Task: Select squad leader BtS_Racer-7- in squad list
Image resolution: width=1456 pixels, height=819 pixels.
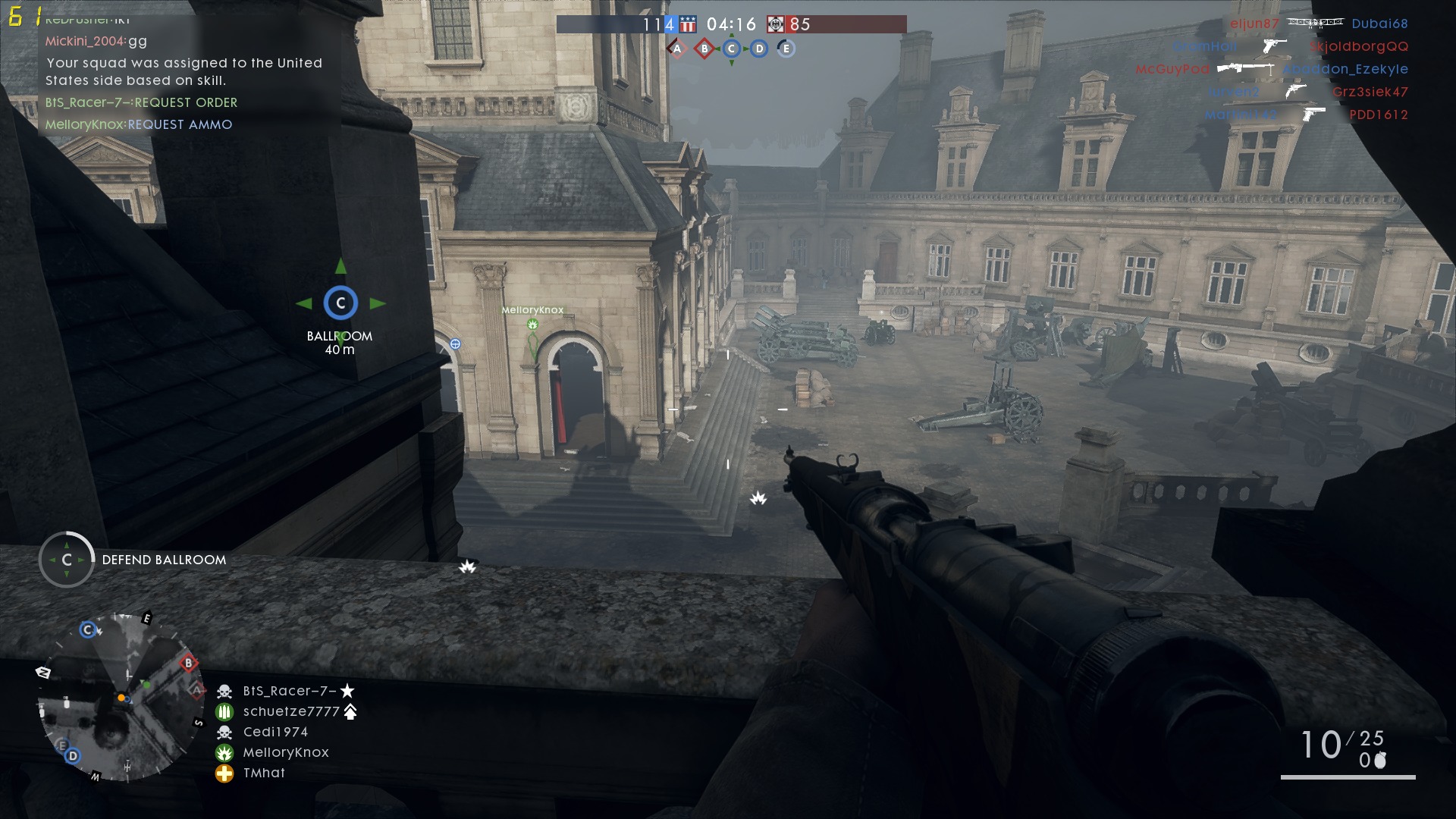Action: (x=289, y=691)
